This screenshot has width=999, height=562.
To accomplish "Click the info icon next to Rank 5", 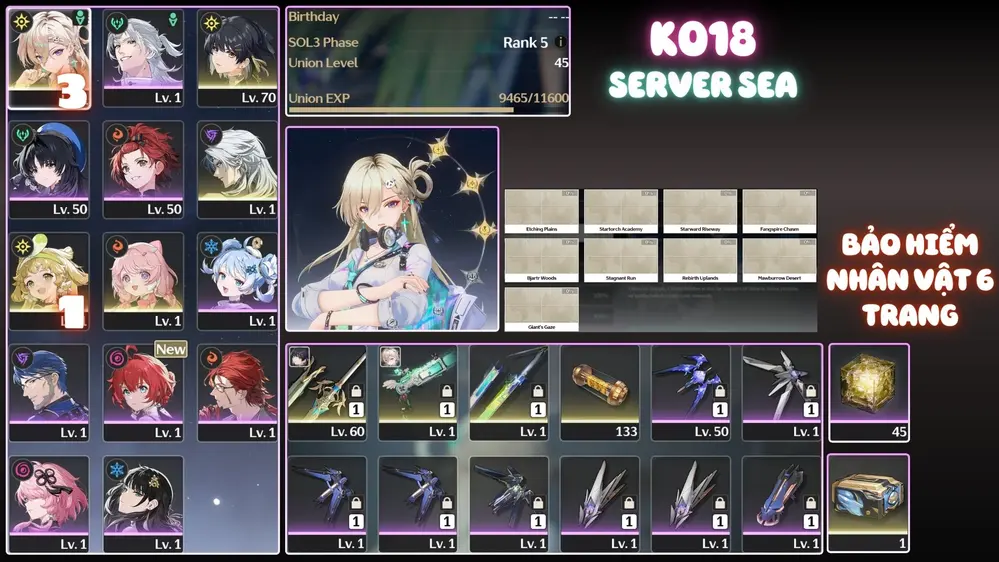I will (x=560, y=43).
